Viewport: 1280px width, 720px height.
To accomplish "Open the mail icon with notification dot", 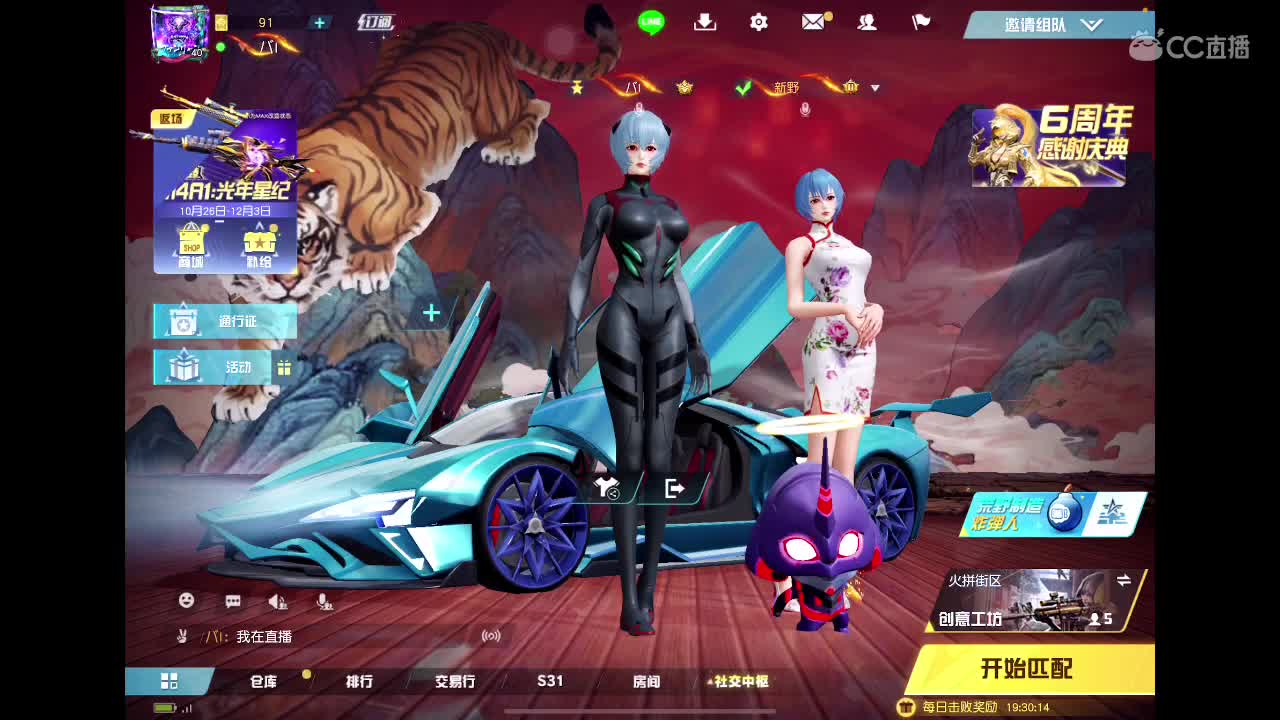I will (813, 22).
